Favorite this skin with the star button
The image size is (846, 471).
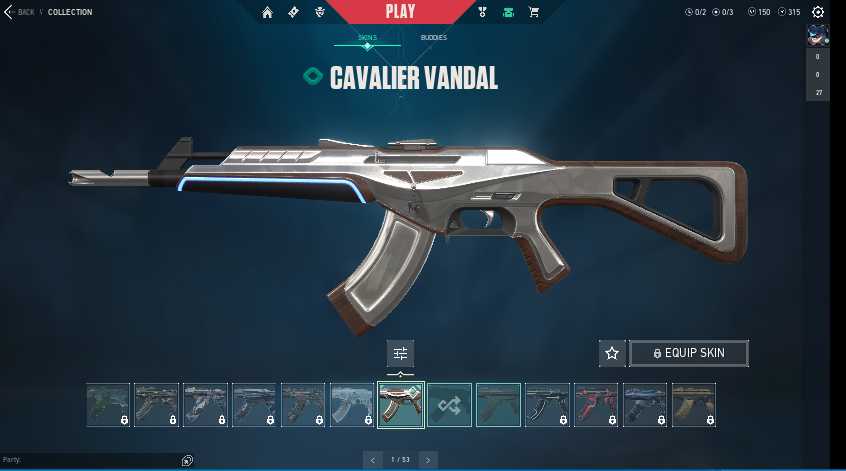612,353
